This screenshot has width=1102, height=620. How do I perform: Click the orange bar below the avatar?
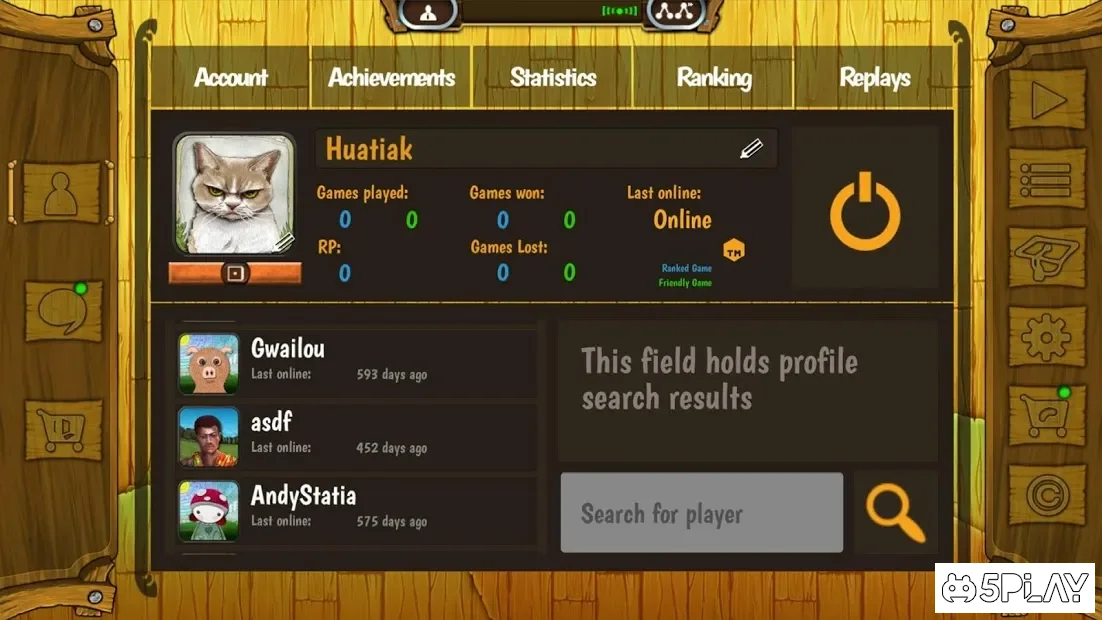pos(235,273)
